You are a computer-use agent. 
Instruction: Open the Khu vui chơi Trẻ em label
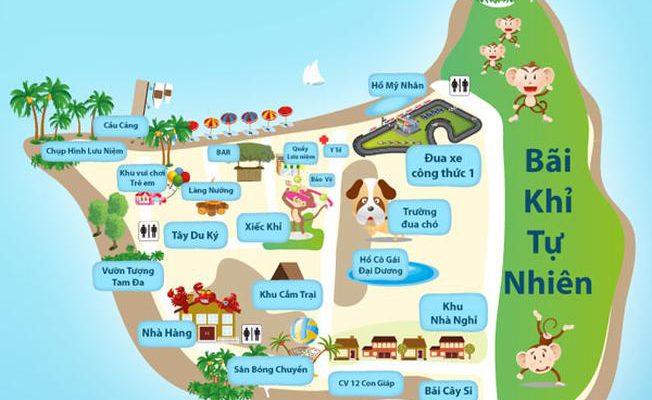click(139, 178)
